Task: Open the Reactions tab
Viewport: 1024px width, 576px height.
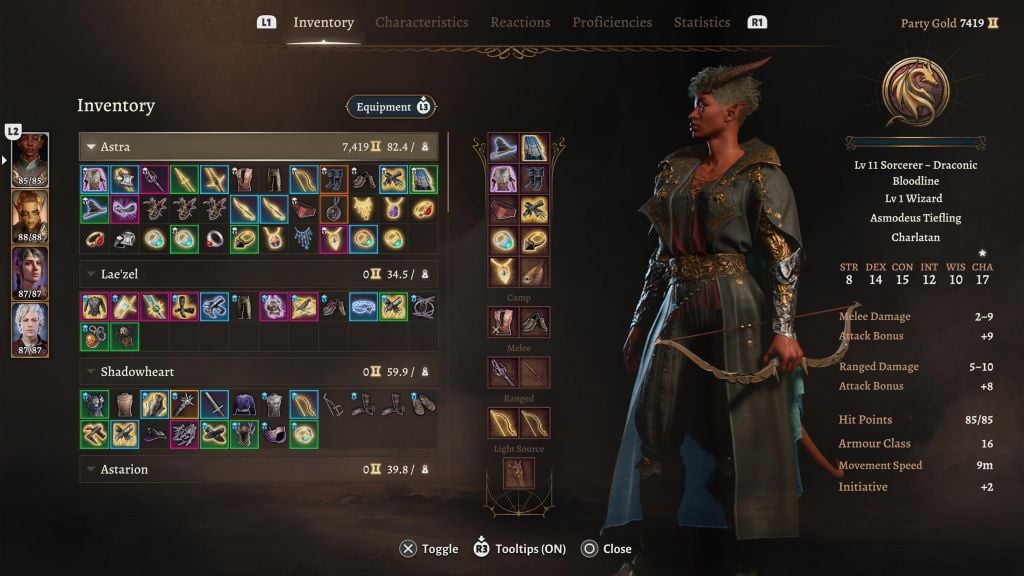Action: pos(520,22)
